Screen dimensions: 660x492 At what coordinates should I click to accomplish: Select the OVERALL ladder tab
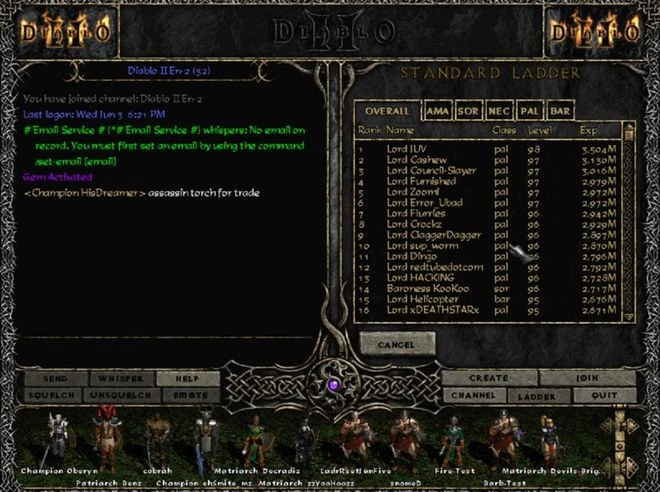click(x=386, y=111)
